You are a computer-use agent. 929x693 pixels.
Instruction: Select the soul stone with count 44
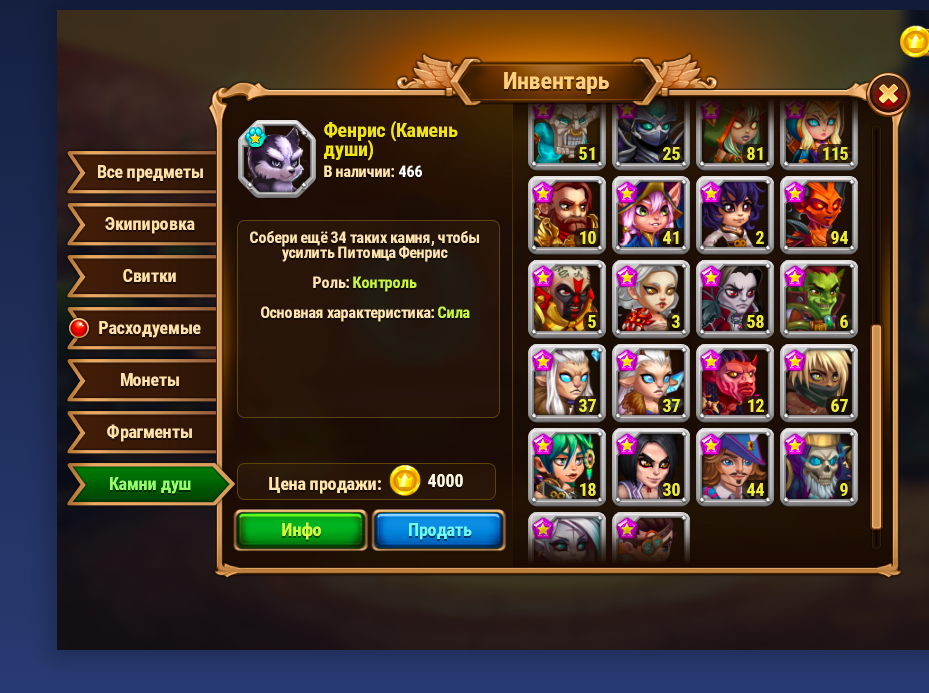[x=735, y=466]
